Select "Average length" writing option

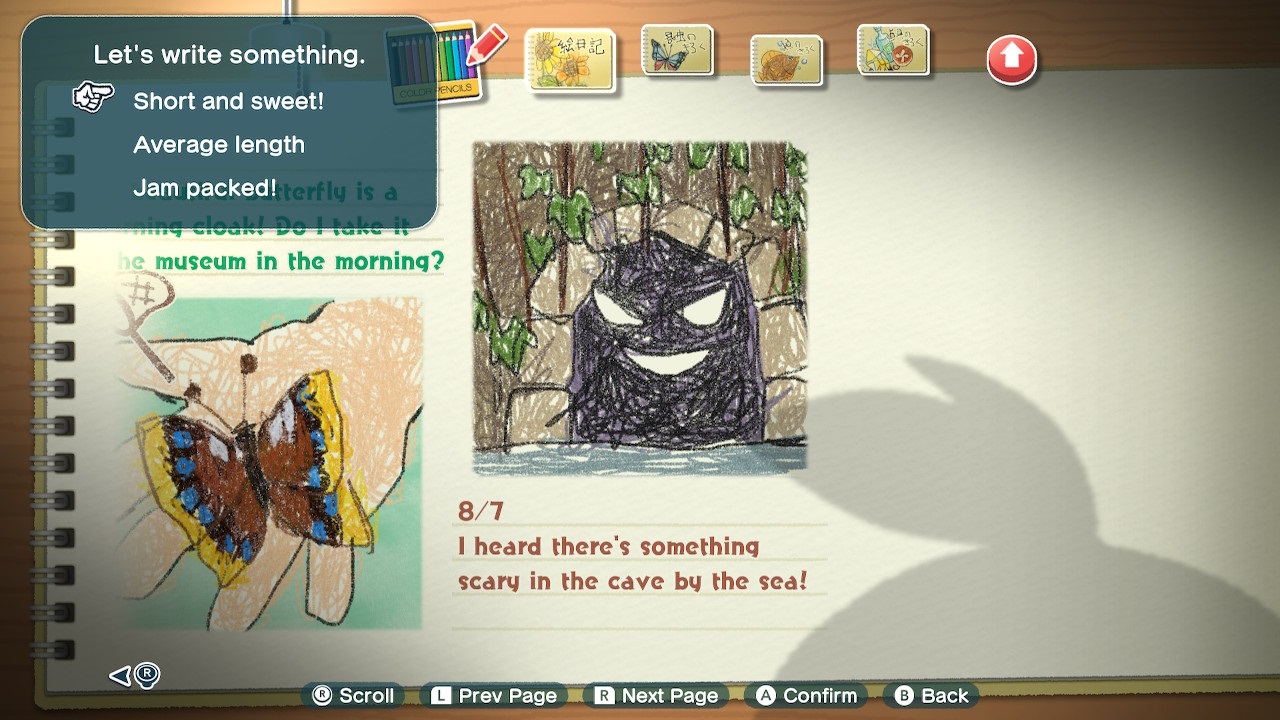[218, 145]
